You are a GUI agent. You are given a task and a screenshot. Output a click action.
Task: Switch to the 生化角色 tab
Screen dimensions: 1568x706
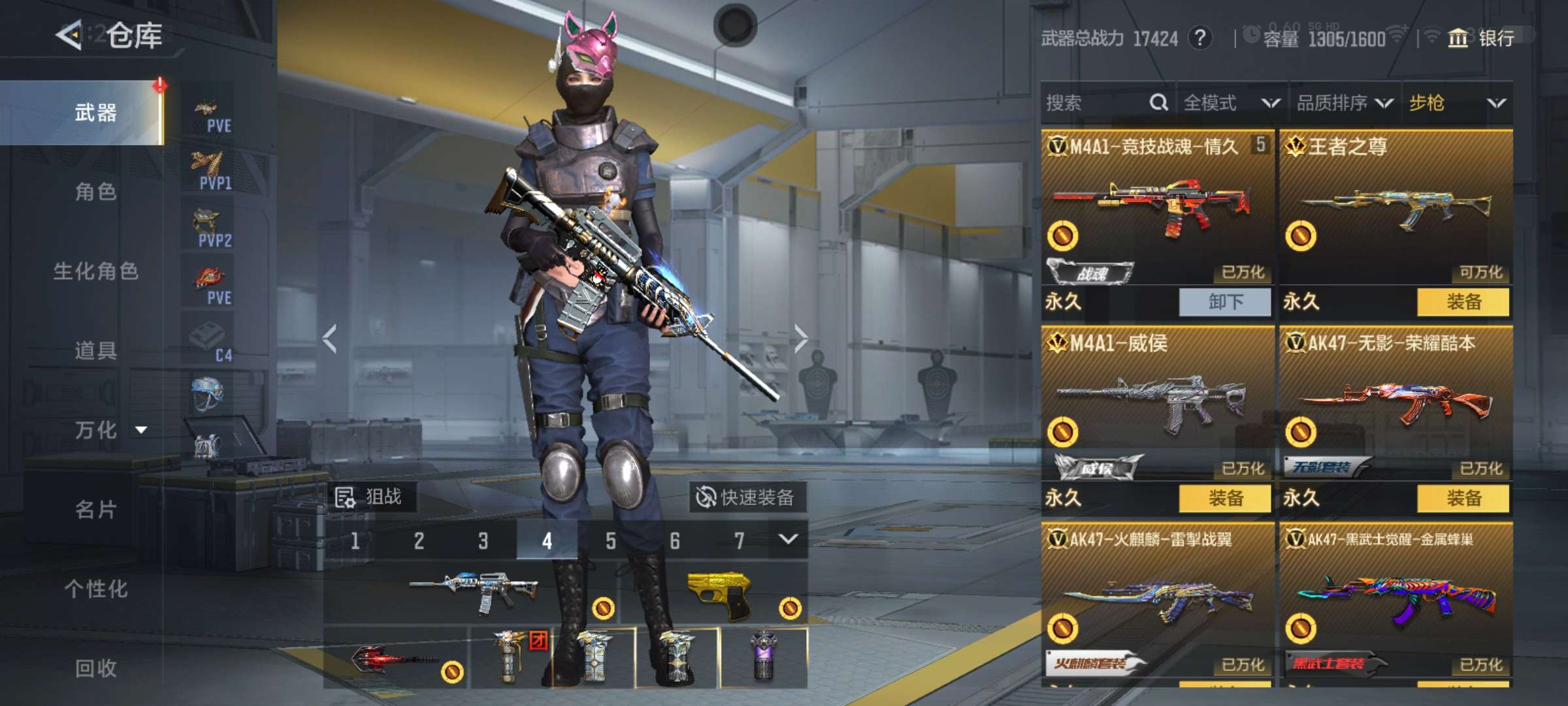click(95, 271)
